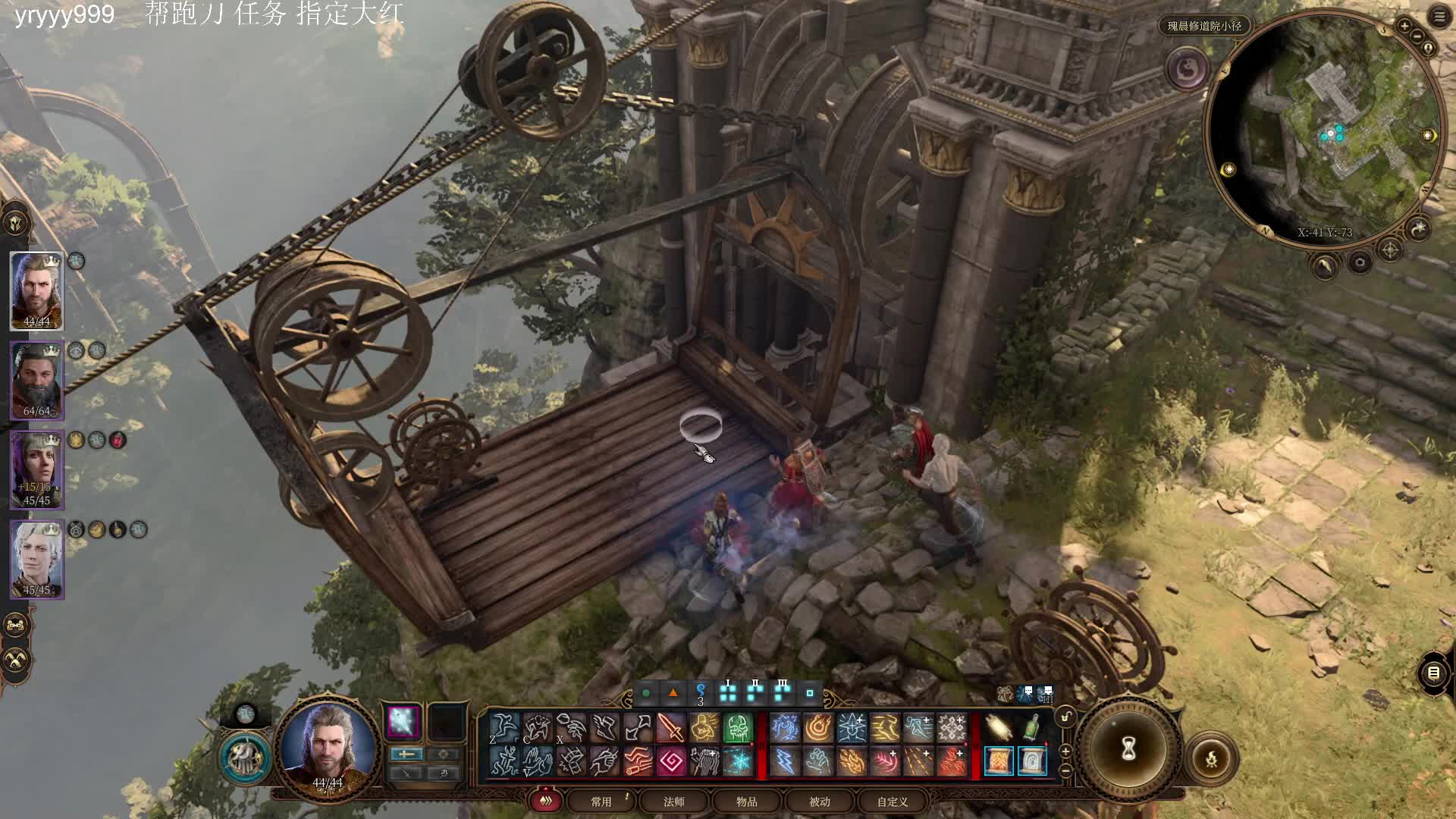
Task: Select the purple-haired companion portrait
Action: [x=36, y=469]
